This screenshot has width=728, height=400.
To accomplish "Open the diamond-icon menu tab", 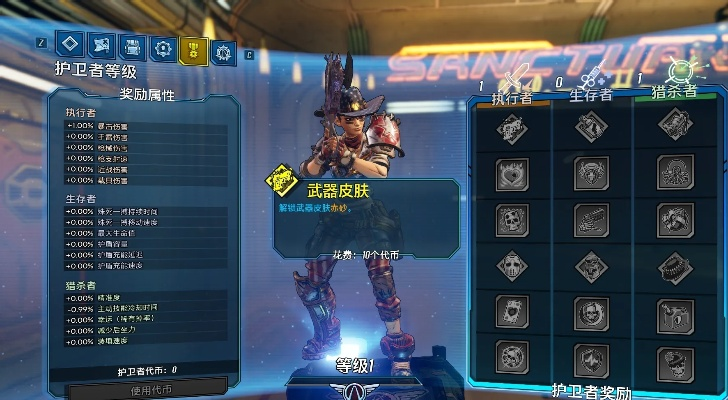I will 68,45.
